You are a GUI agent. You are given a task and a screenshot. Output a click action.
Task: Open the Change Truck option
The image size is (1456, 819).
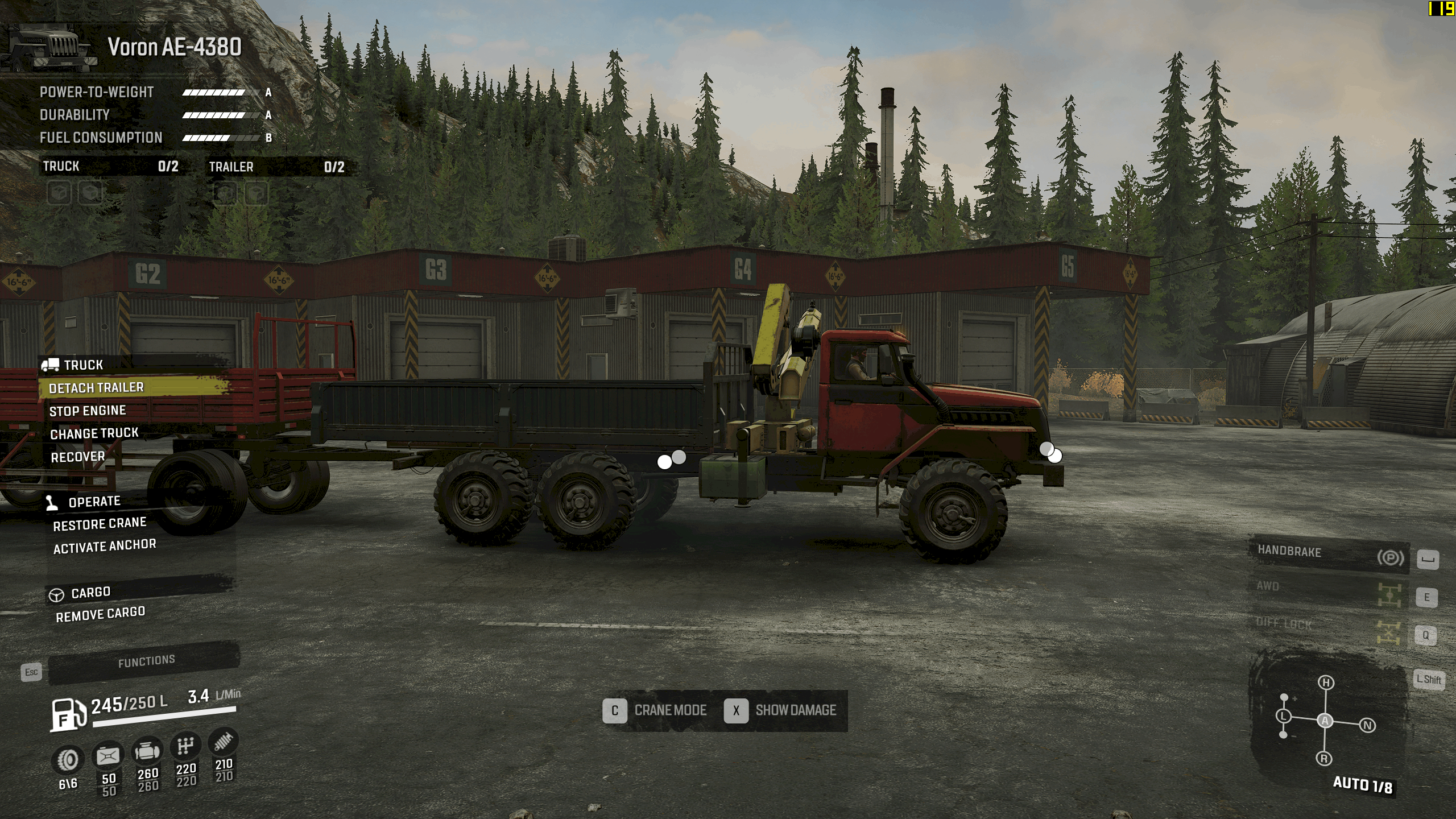coord(94,433)
